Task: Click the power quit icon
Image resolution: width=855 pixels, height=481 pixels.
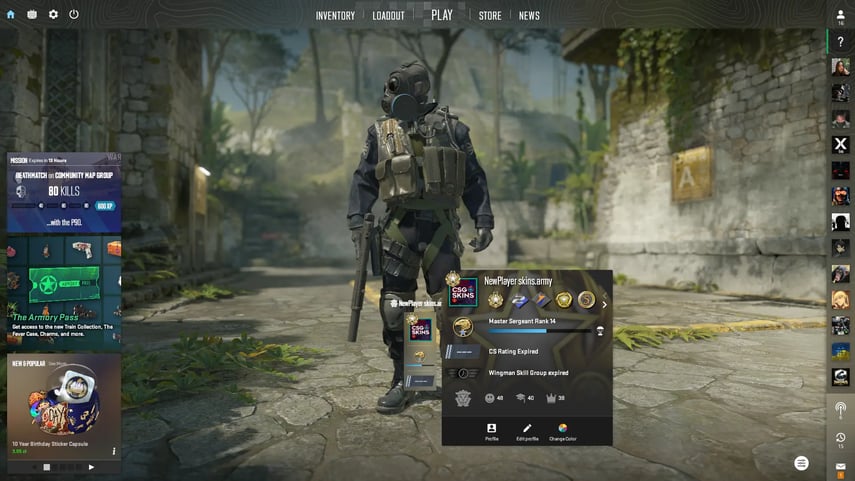Action: coord(74,15)
